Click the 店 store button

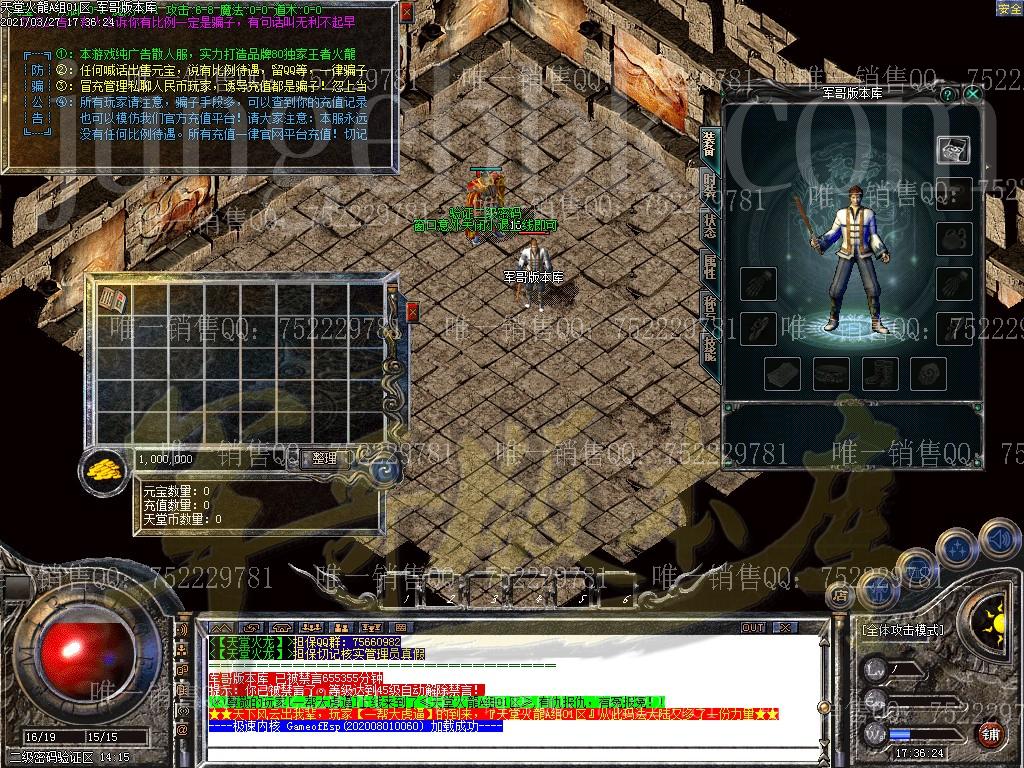[x=839, y=596]
